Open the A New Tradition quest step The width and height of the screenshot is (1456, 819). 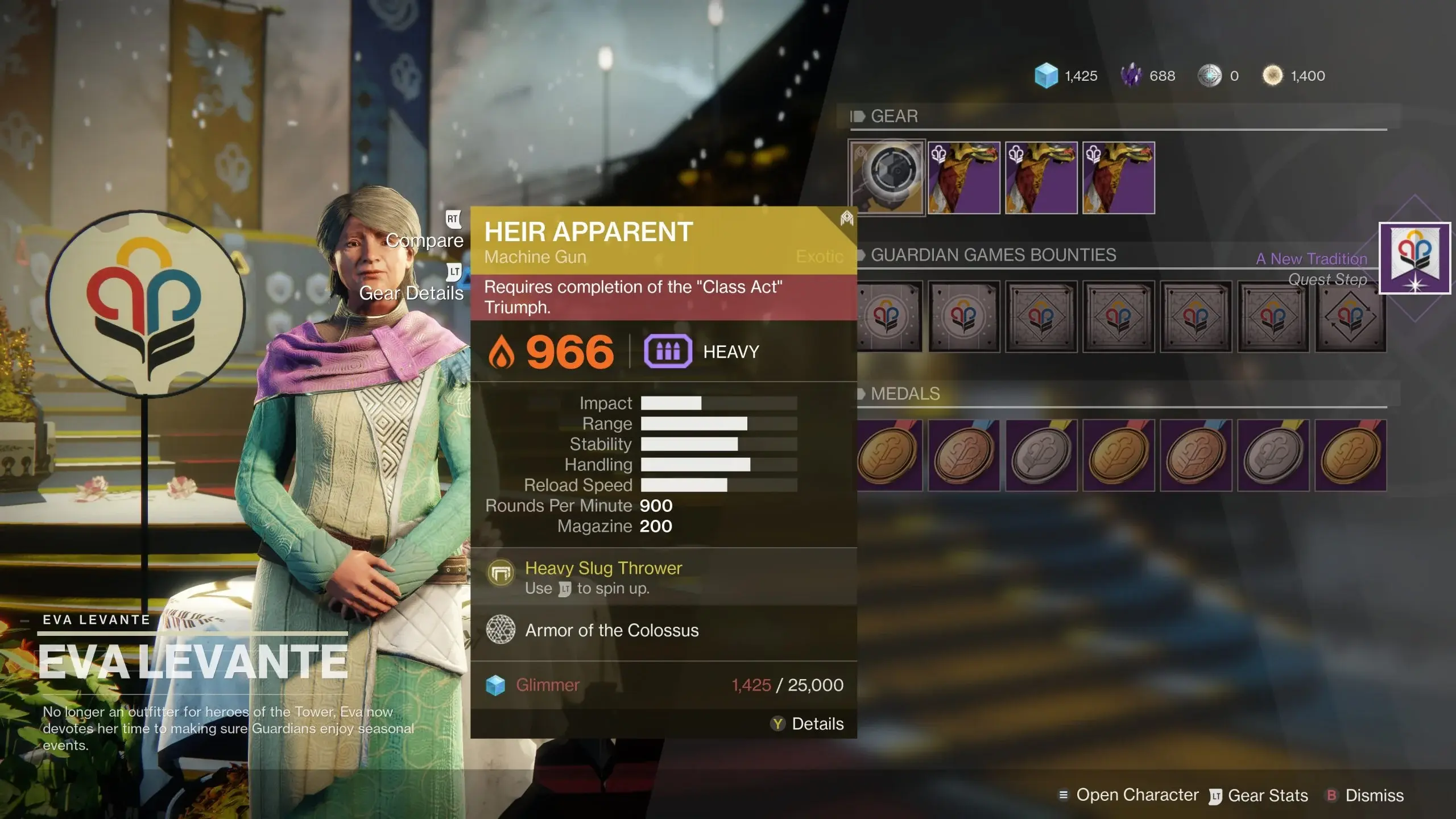pyautogui.click(x=1414, y=258)
